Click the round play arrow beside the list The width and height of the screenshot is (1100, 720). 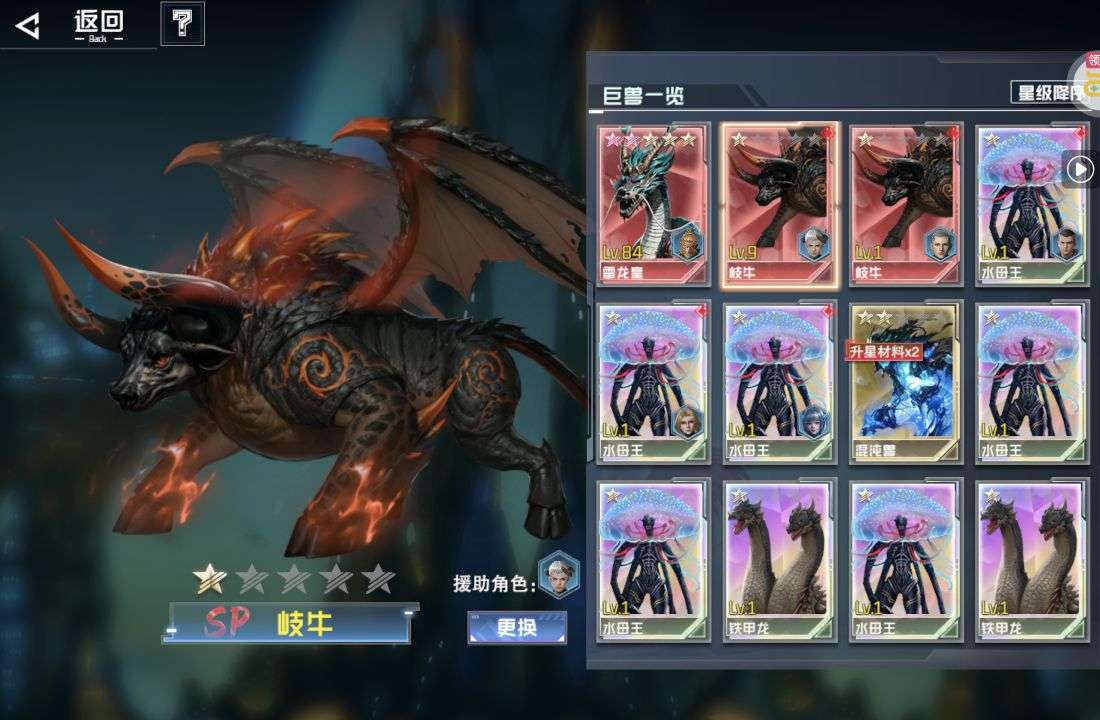(x=1079, y=170)
